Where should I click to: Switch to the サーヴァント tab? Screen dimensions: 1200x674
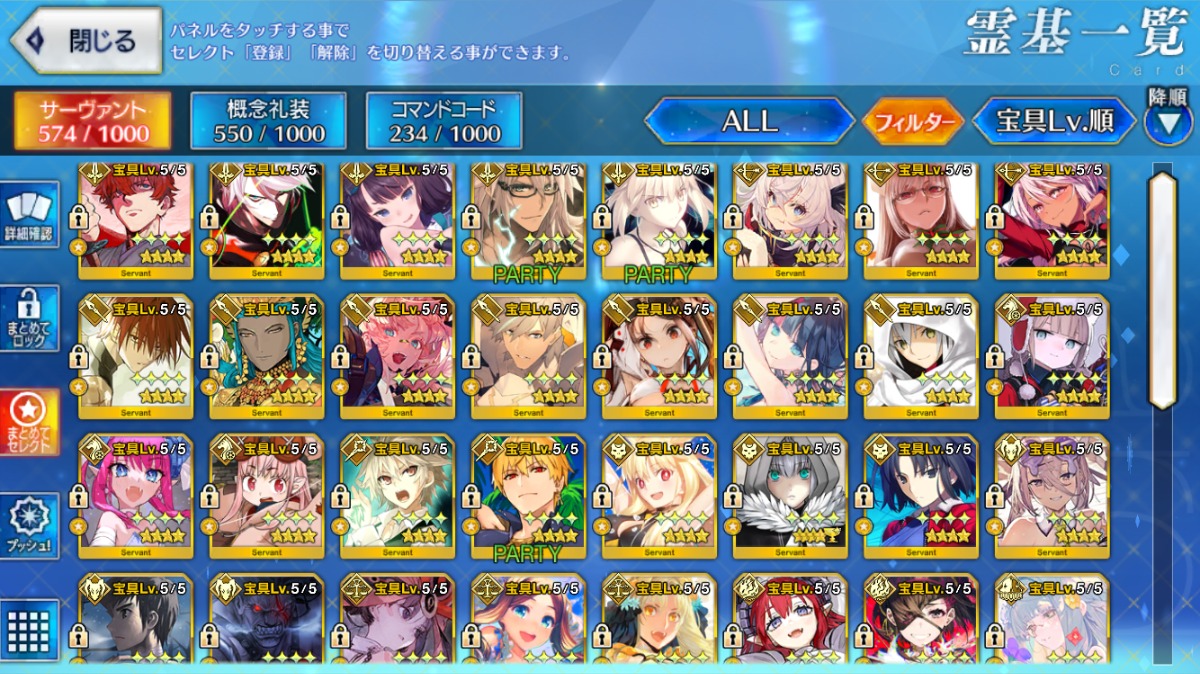tap(92, 121)
